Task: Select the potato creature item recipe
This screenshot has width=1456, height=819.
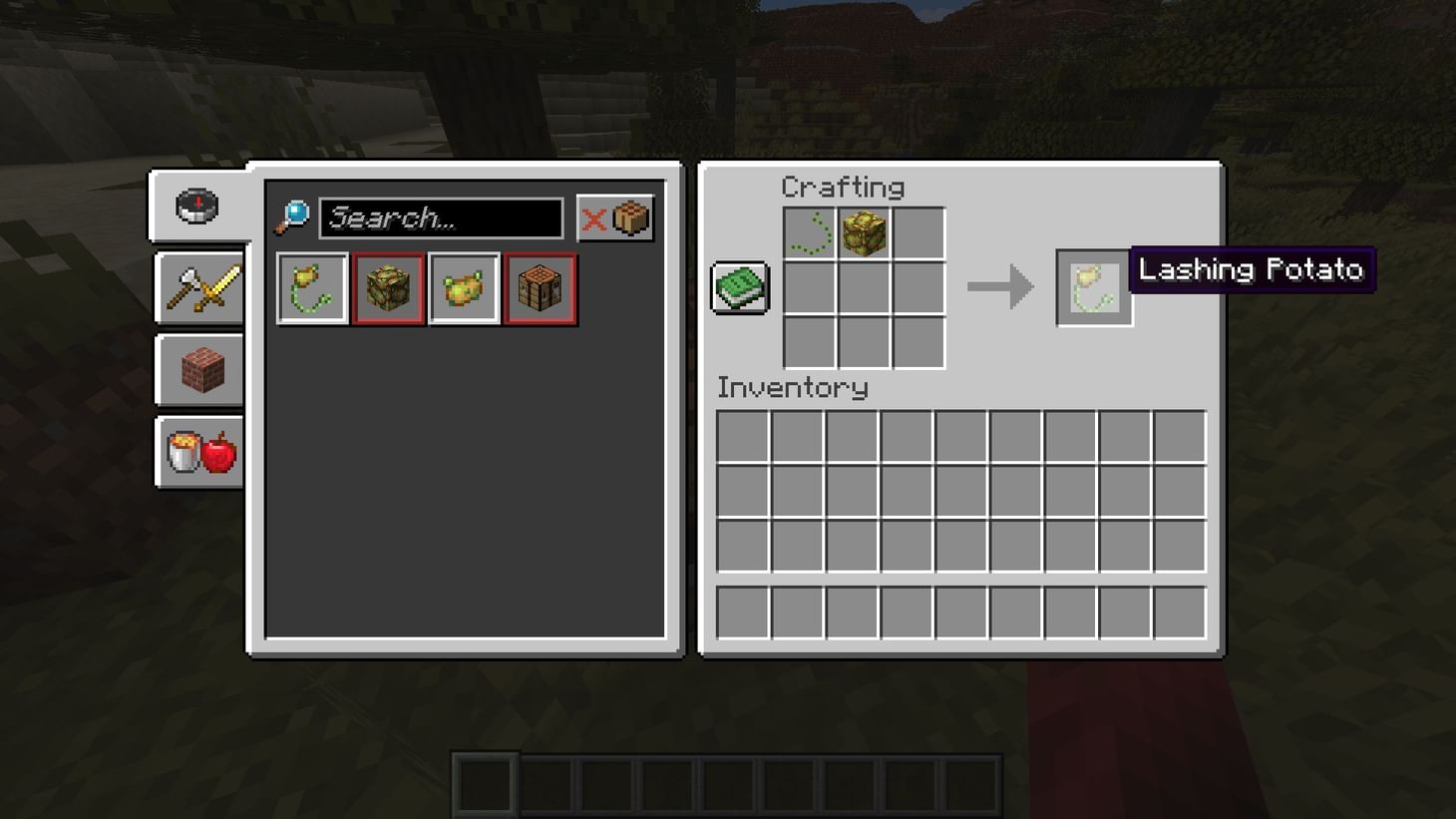Action: pyautogui.click(x=464, y=288)
